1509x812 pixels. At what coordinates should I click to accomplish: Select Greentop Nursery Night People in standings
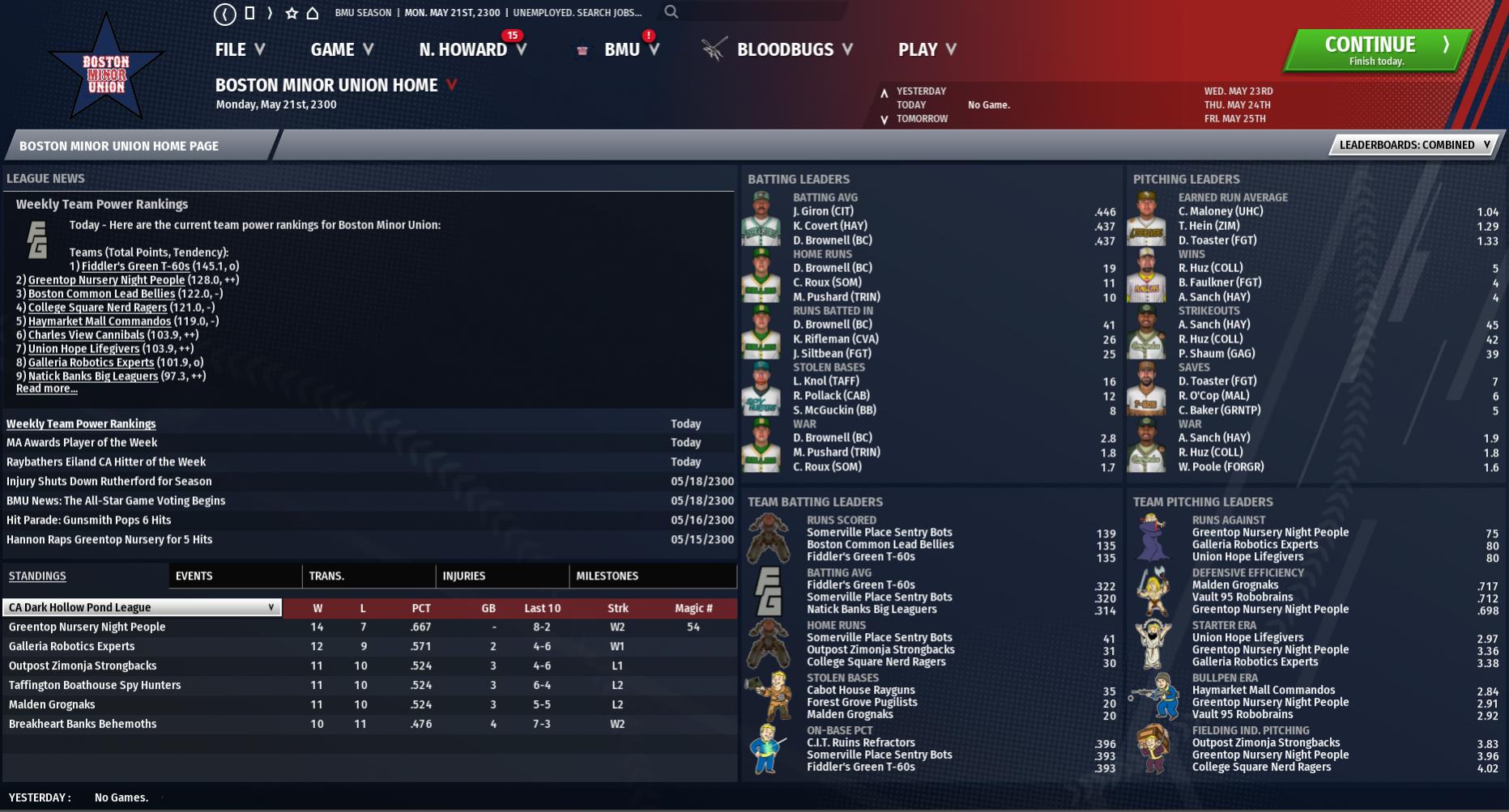click(87, 627)
